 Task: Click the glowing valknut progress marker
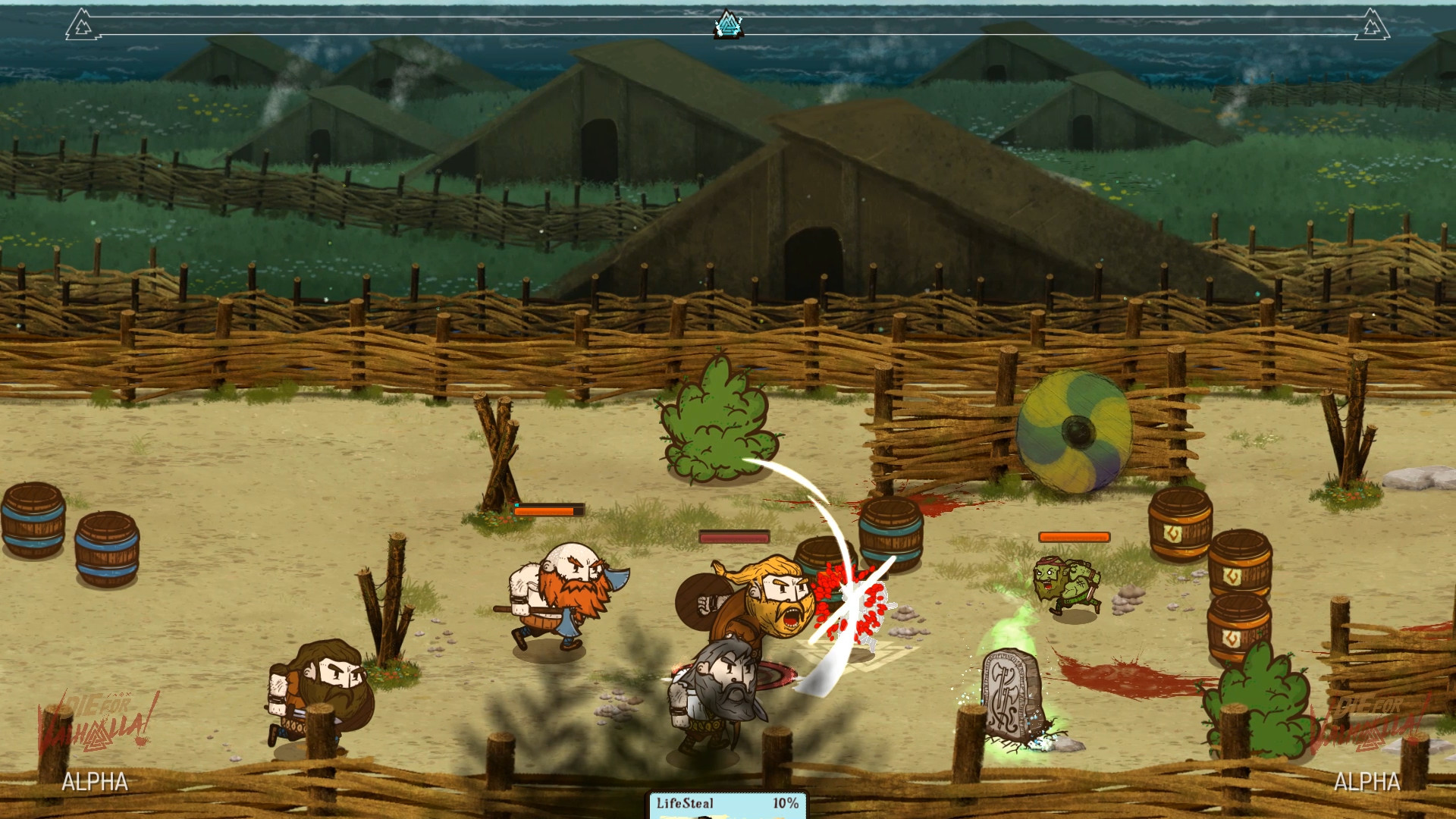(x=728, y=25)
